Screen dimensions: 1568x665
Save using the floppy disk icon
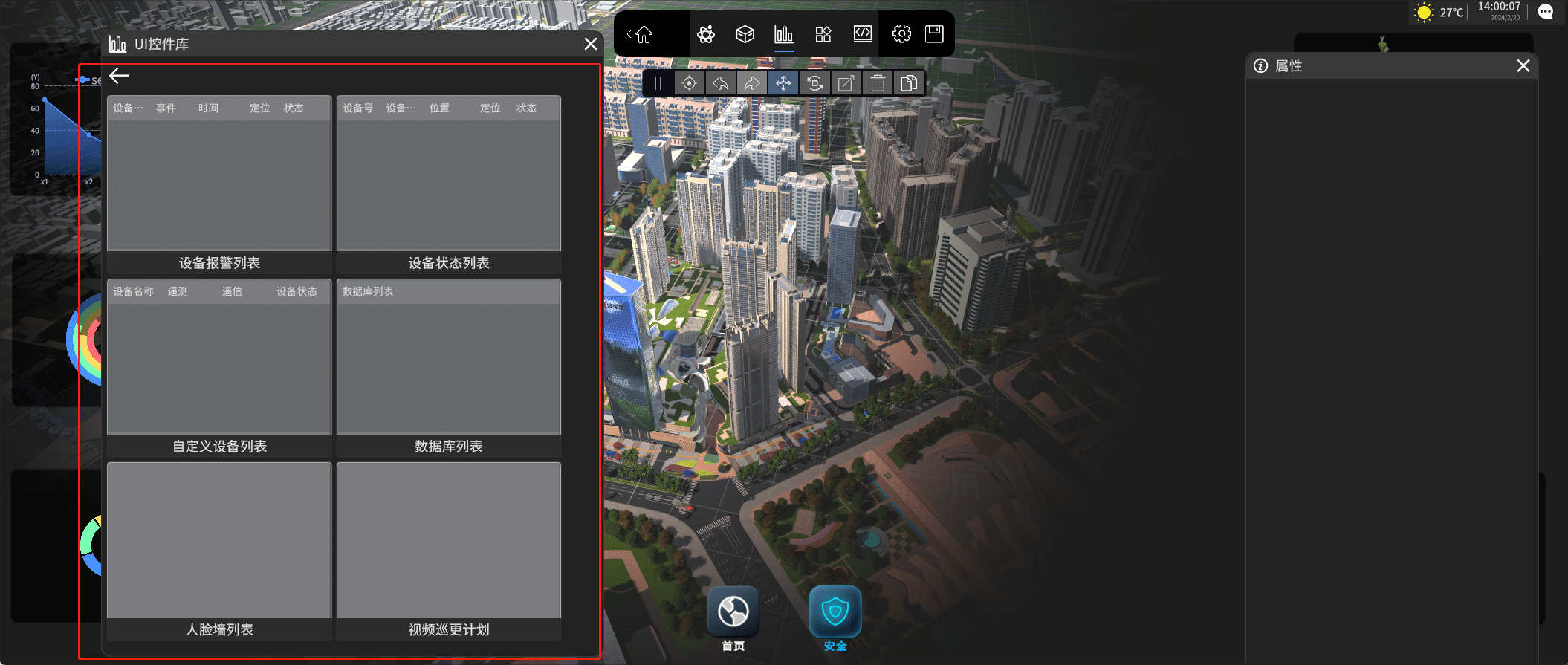[x=934, y=34]
